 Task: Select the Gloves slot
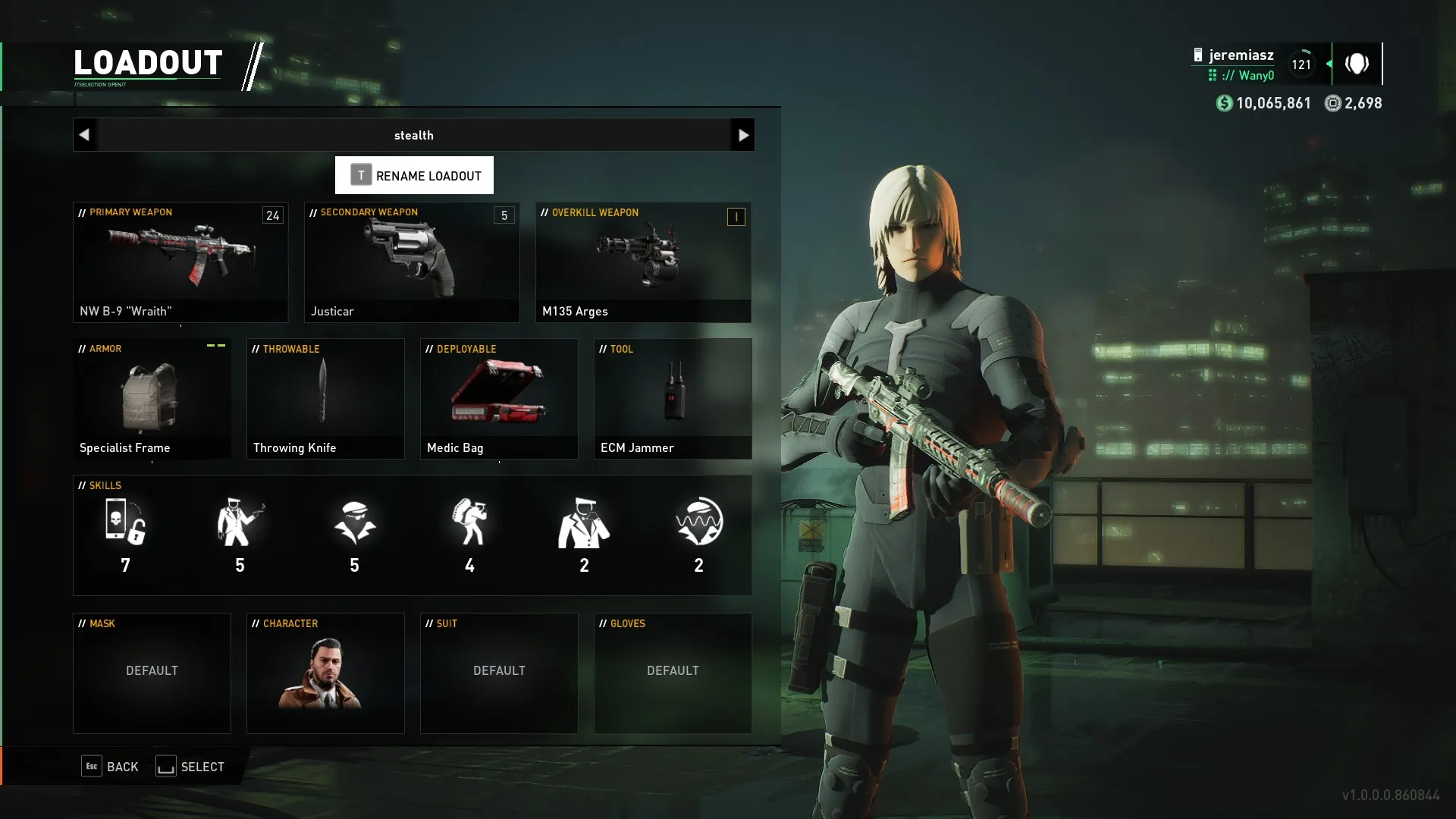[x=673, y=673]
